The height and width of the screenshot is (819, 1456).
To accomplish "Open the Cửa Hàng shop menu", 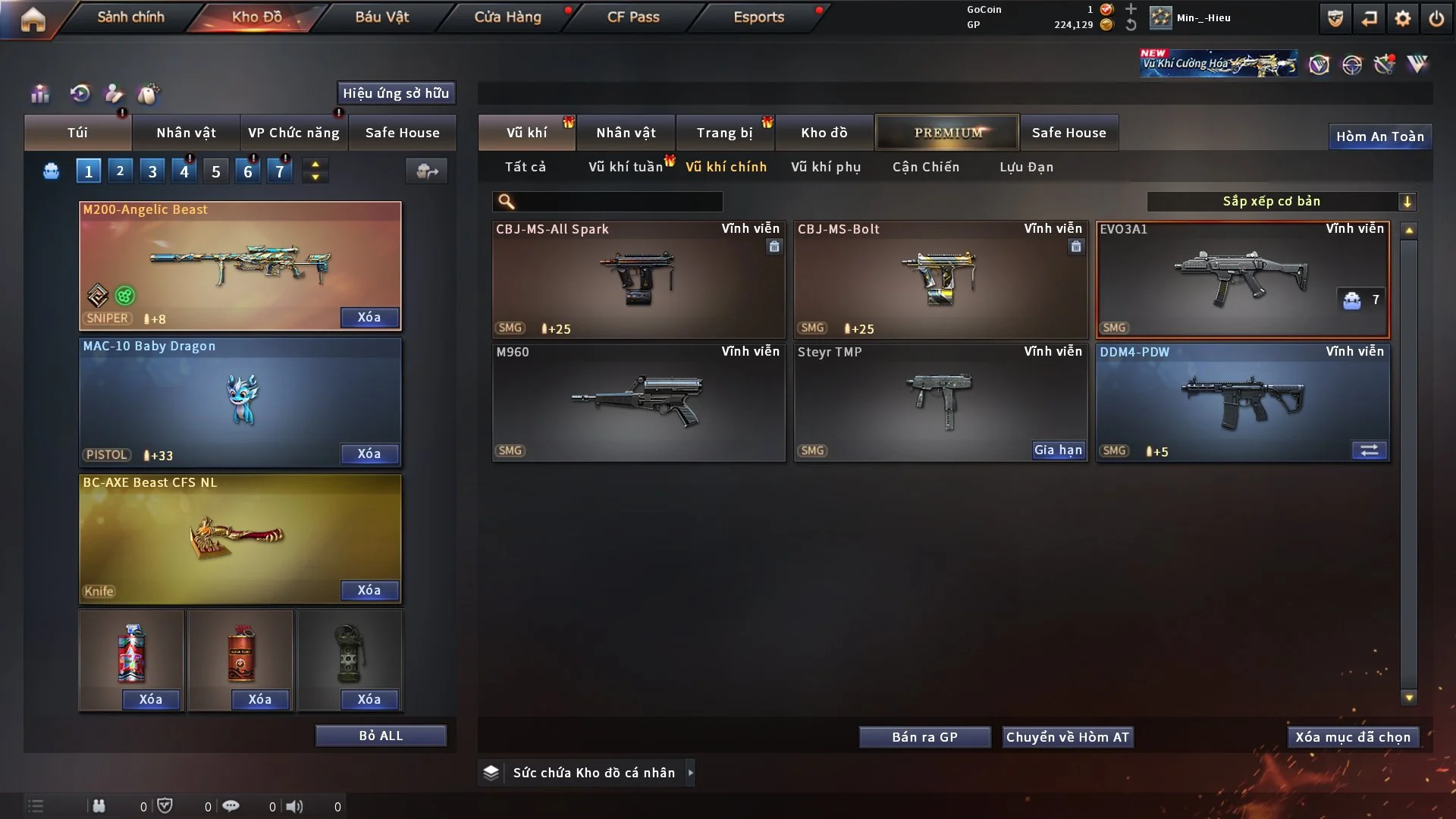I will 507,17.
